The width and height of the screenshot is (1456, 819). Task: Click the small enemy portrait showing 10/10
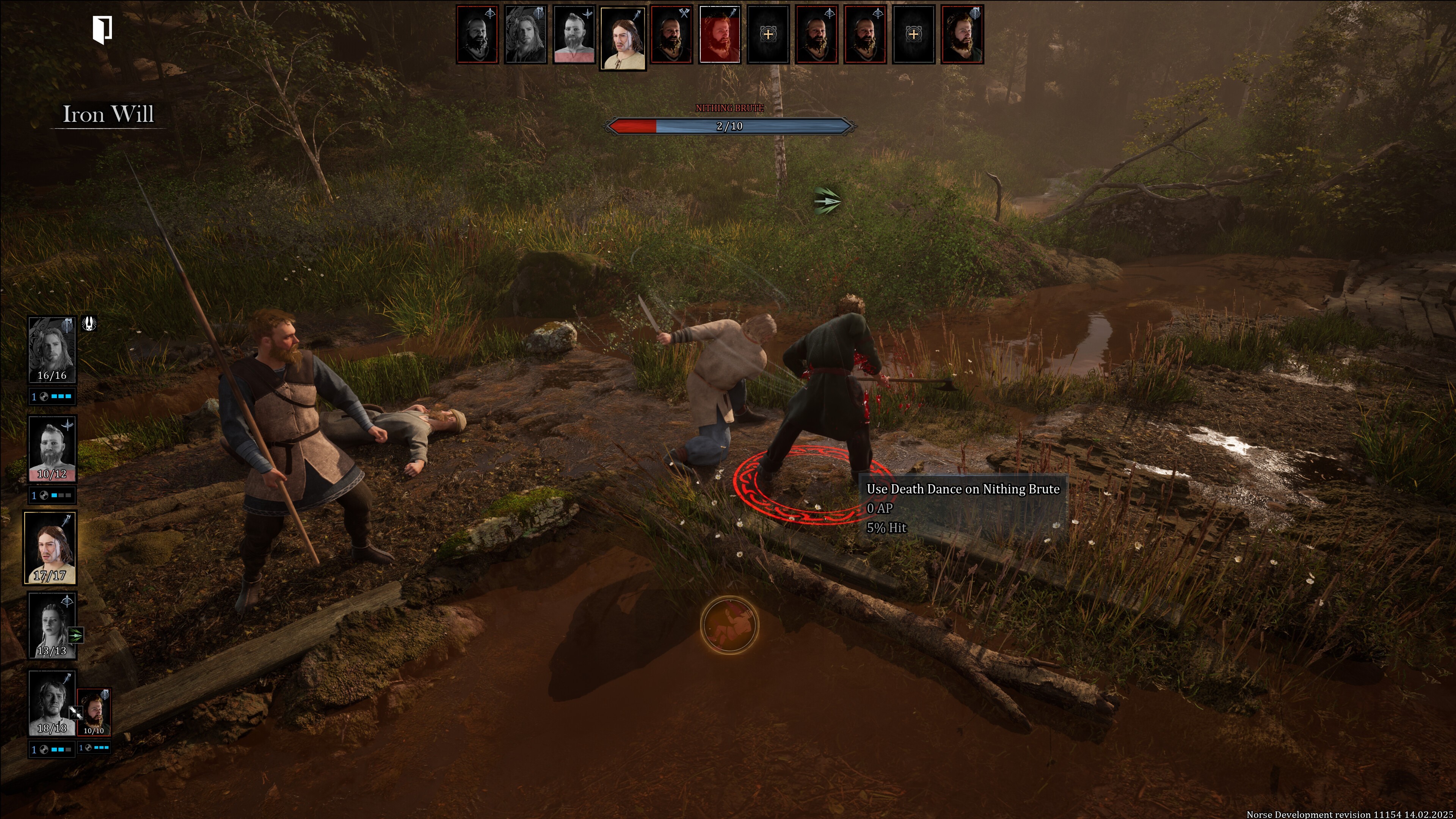(94, 712)
